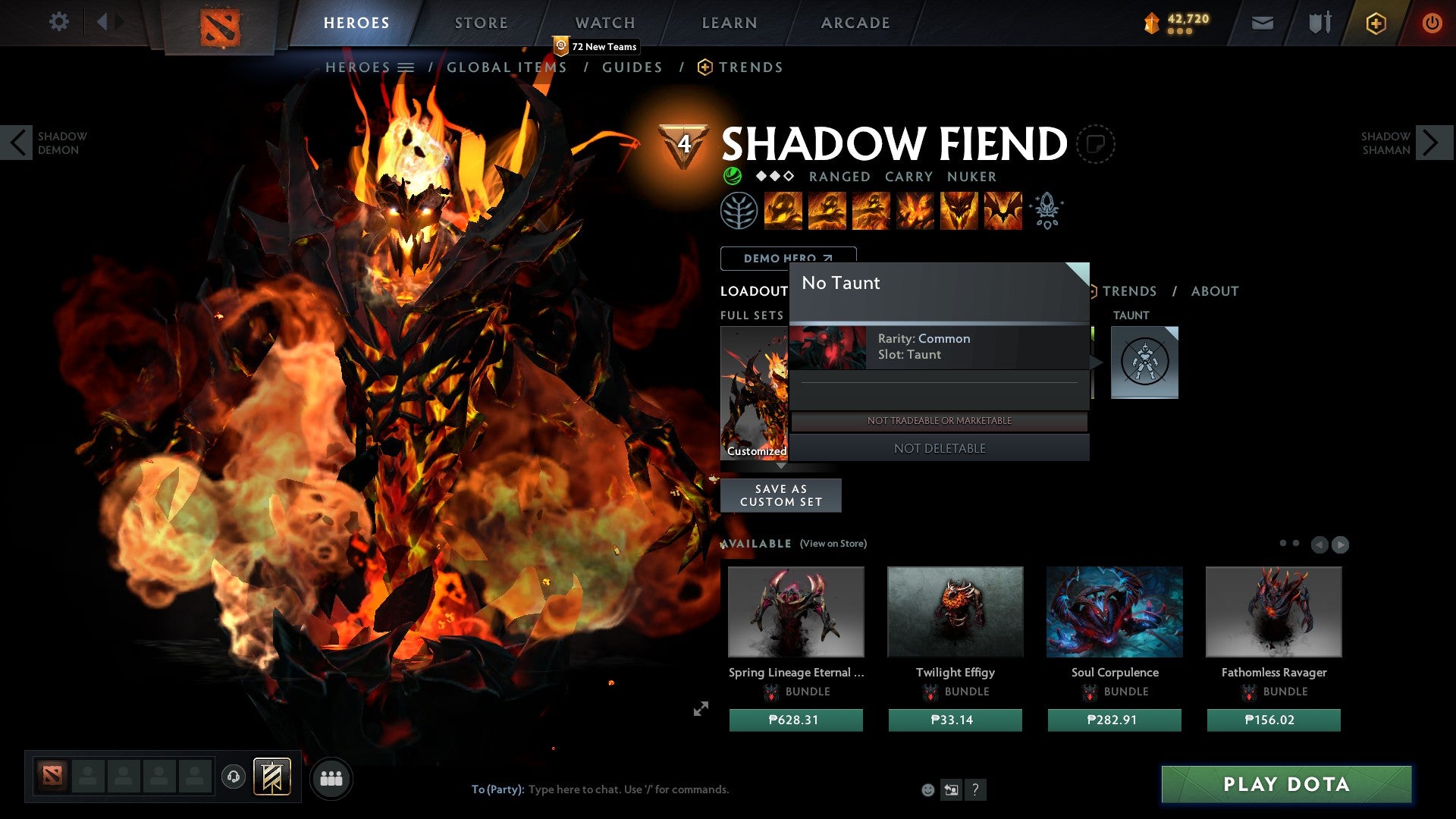Go back to Shadow Demon with the left chevron
This screenshot has height=819, width=1456.
coord(17,143)
